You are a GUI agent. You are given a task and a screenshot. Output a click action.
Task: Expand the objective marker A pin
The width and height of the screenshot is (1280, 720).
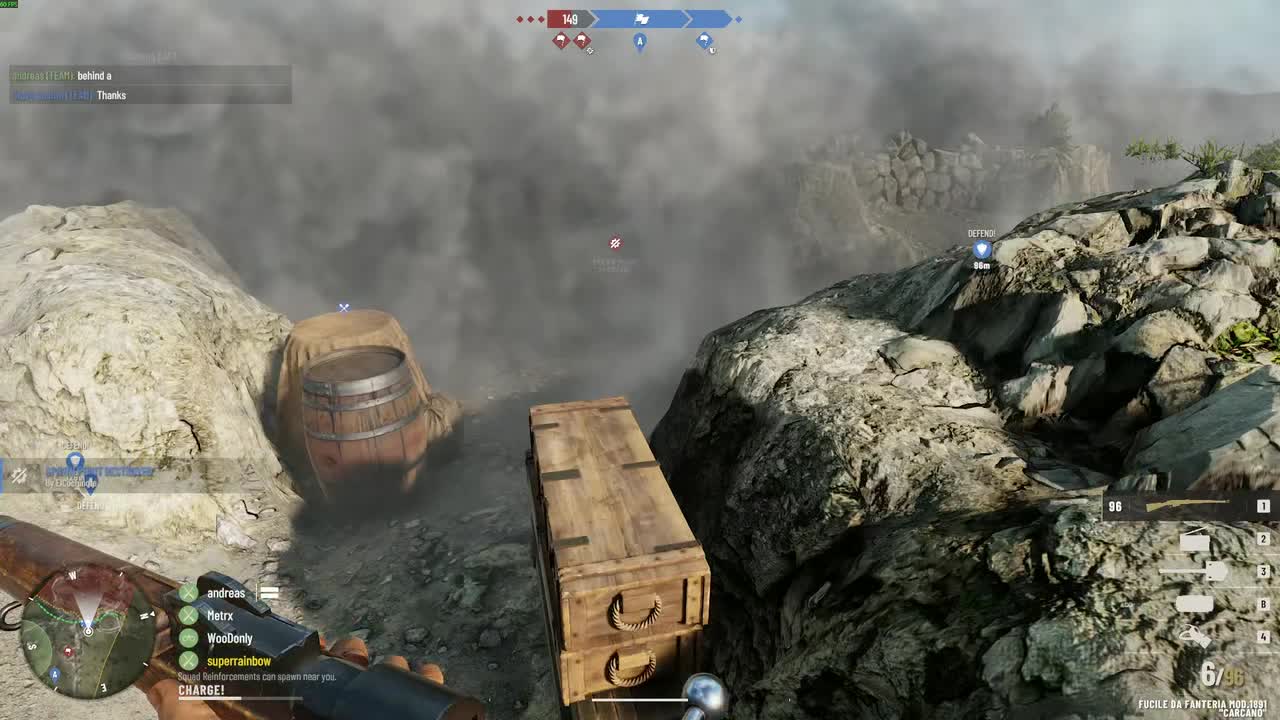640,42
